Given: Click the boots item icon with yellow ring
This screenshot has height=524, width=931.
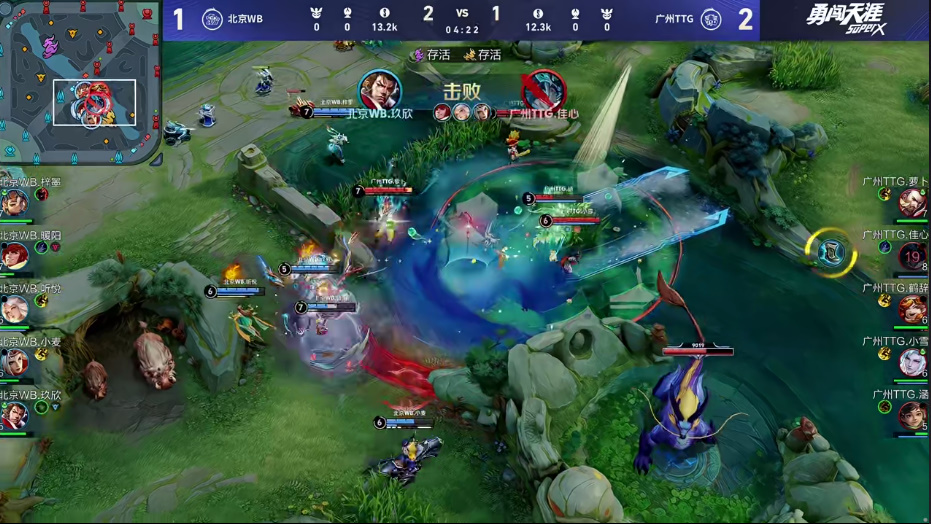Looking at the screenshot, I should pos(832,252).
